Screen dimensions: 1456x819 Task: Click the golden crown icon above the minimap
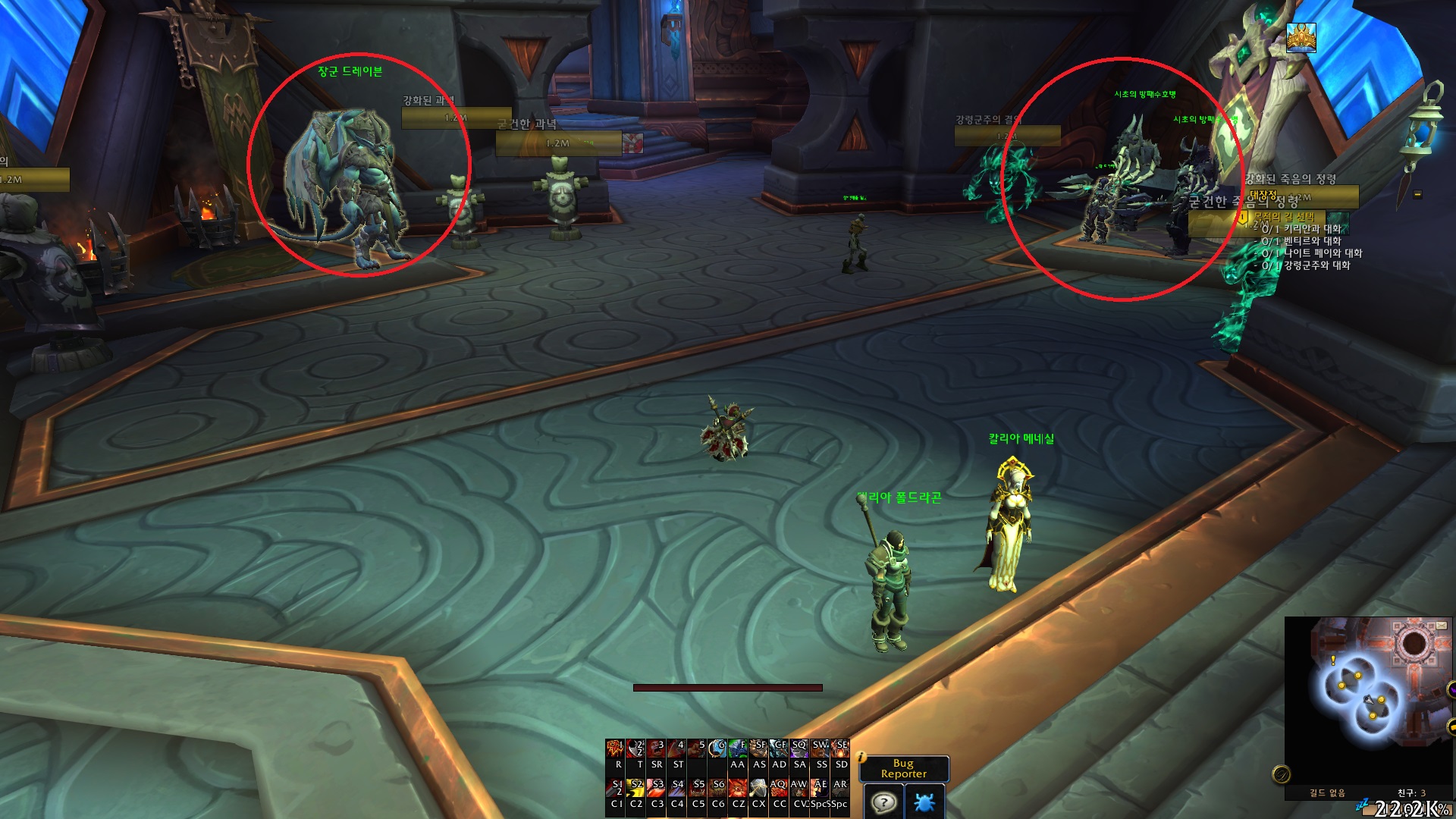[1301, 38]
